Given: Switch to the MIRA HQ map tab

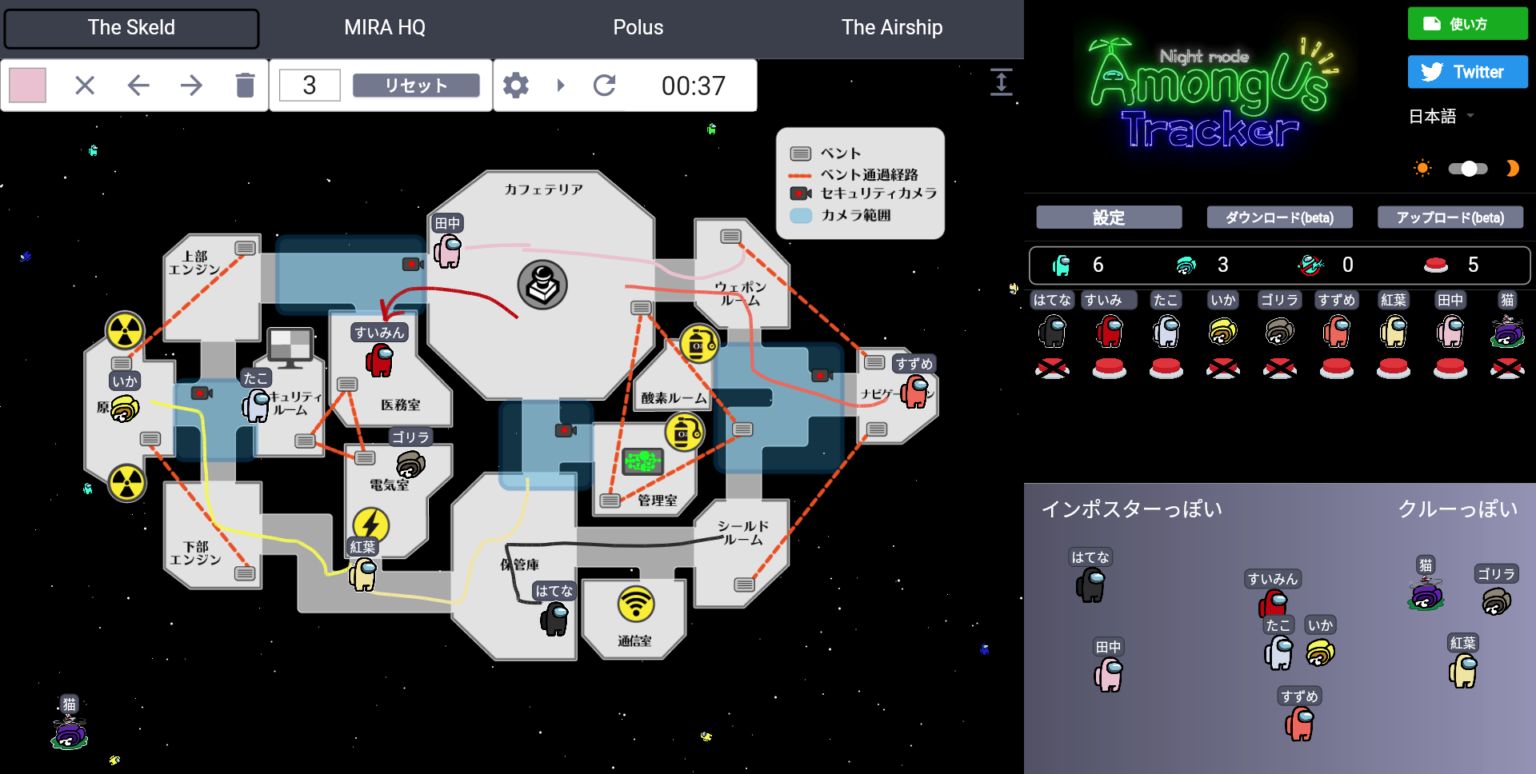Looking at the screenshot, I should coord(384,27).
